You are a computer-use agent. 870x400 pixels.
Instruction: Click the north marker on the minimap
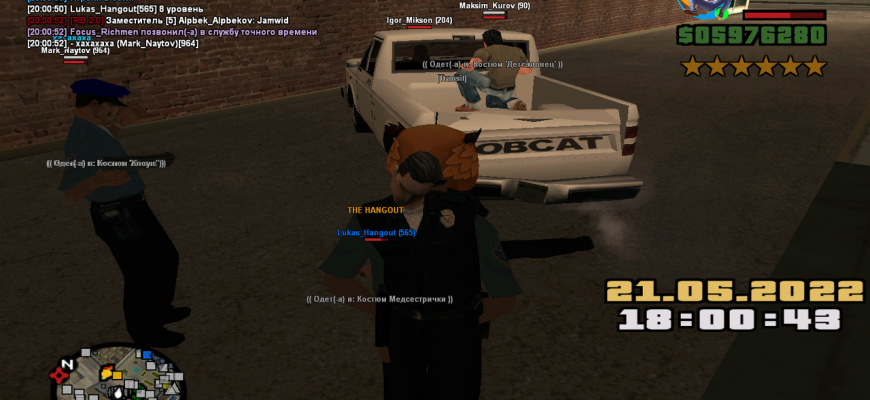pos(67,364)
